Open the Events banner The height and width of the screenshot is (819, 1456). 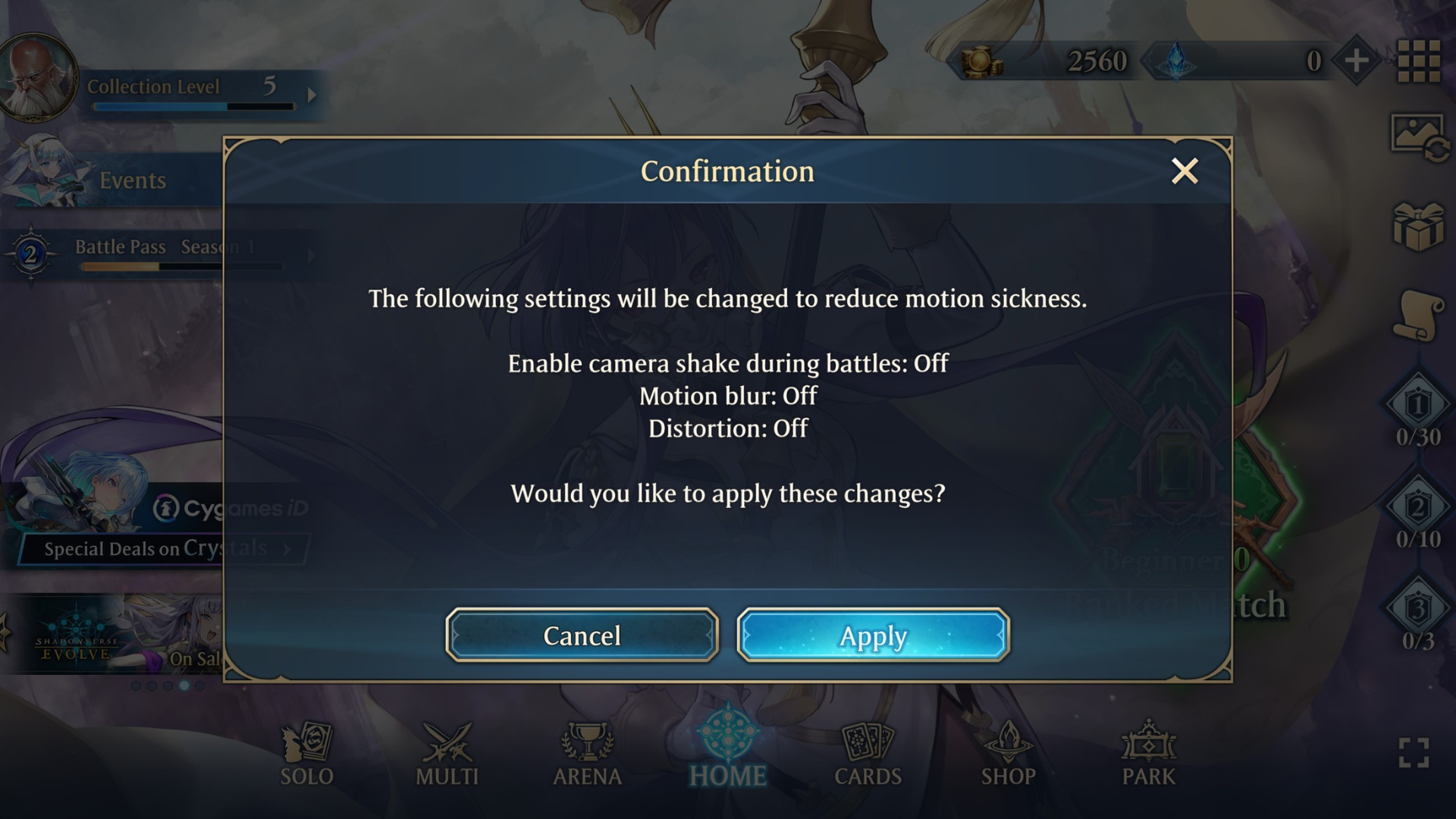[133, 180]
